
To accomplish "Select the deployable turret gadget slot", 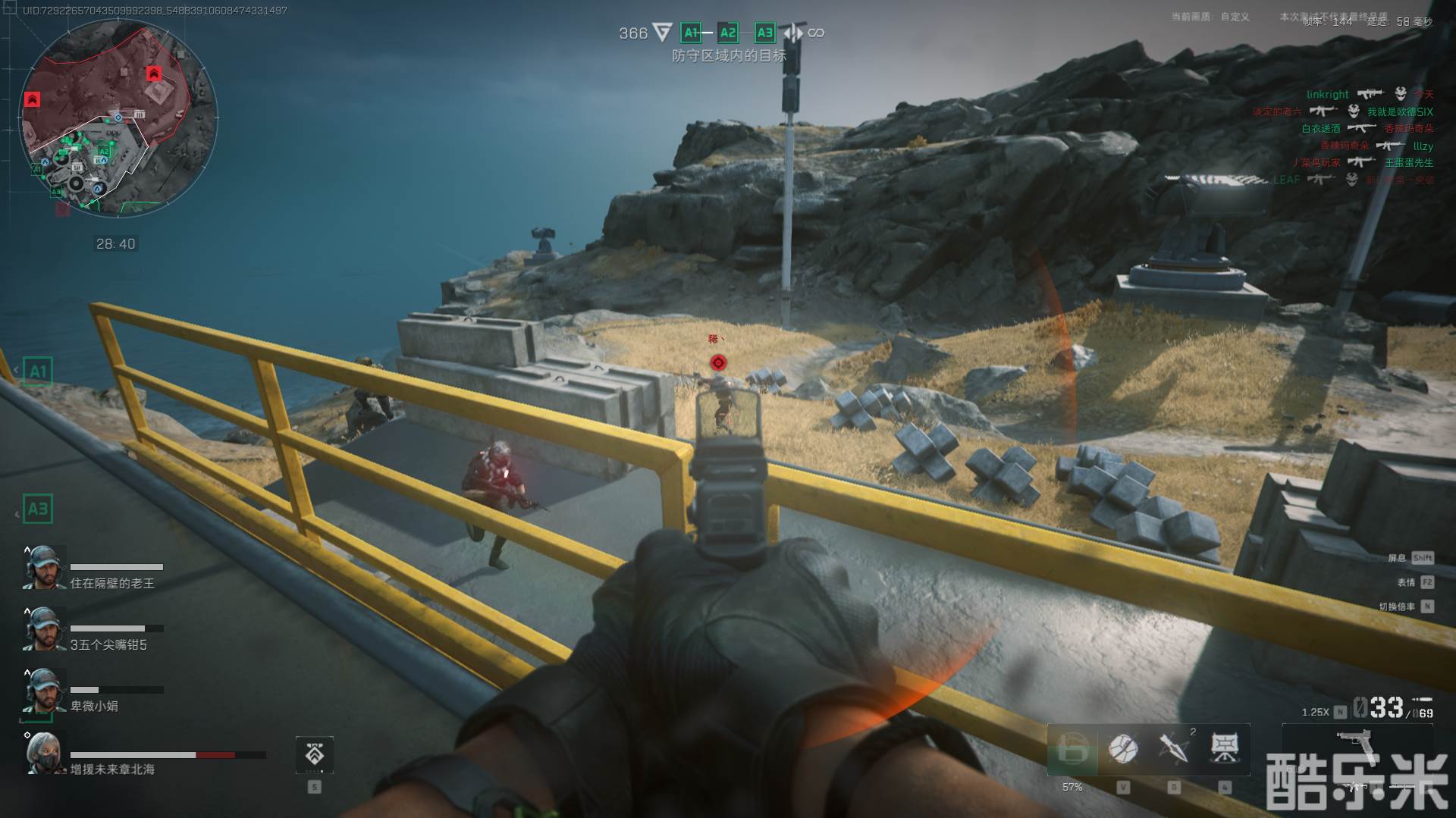I will pos(1225,749).
